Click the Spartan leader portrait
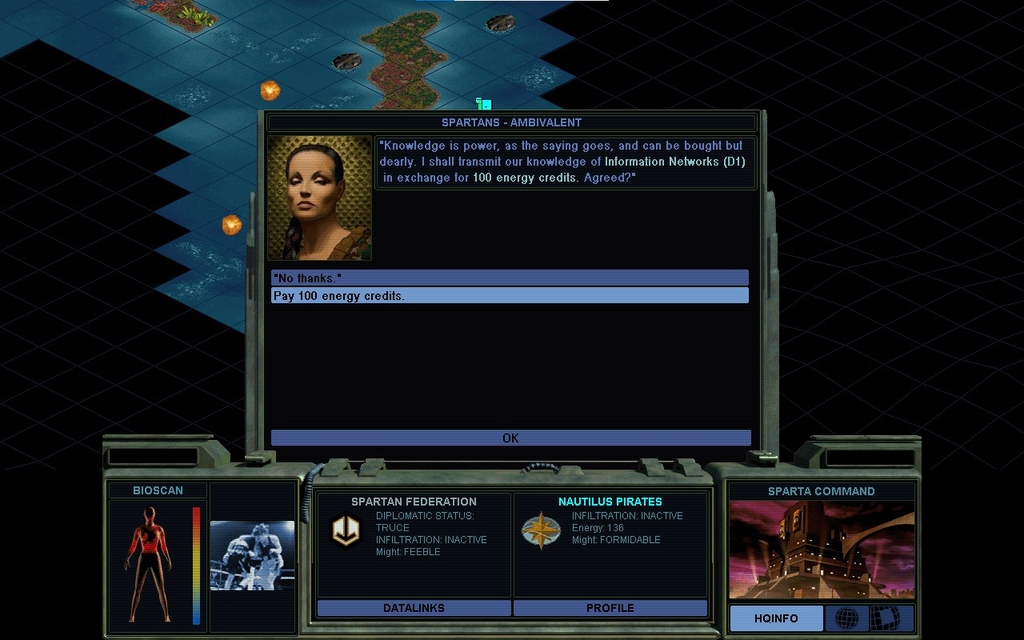This screenshot has width=1024, height=640. coord(319,198)
